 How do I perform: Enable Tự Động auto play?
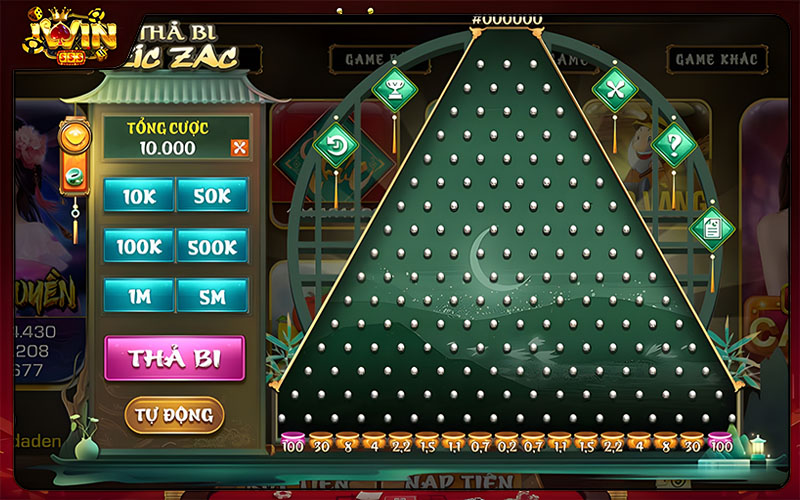pos(174,414)
